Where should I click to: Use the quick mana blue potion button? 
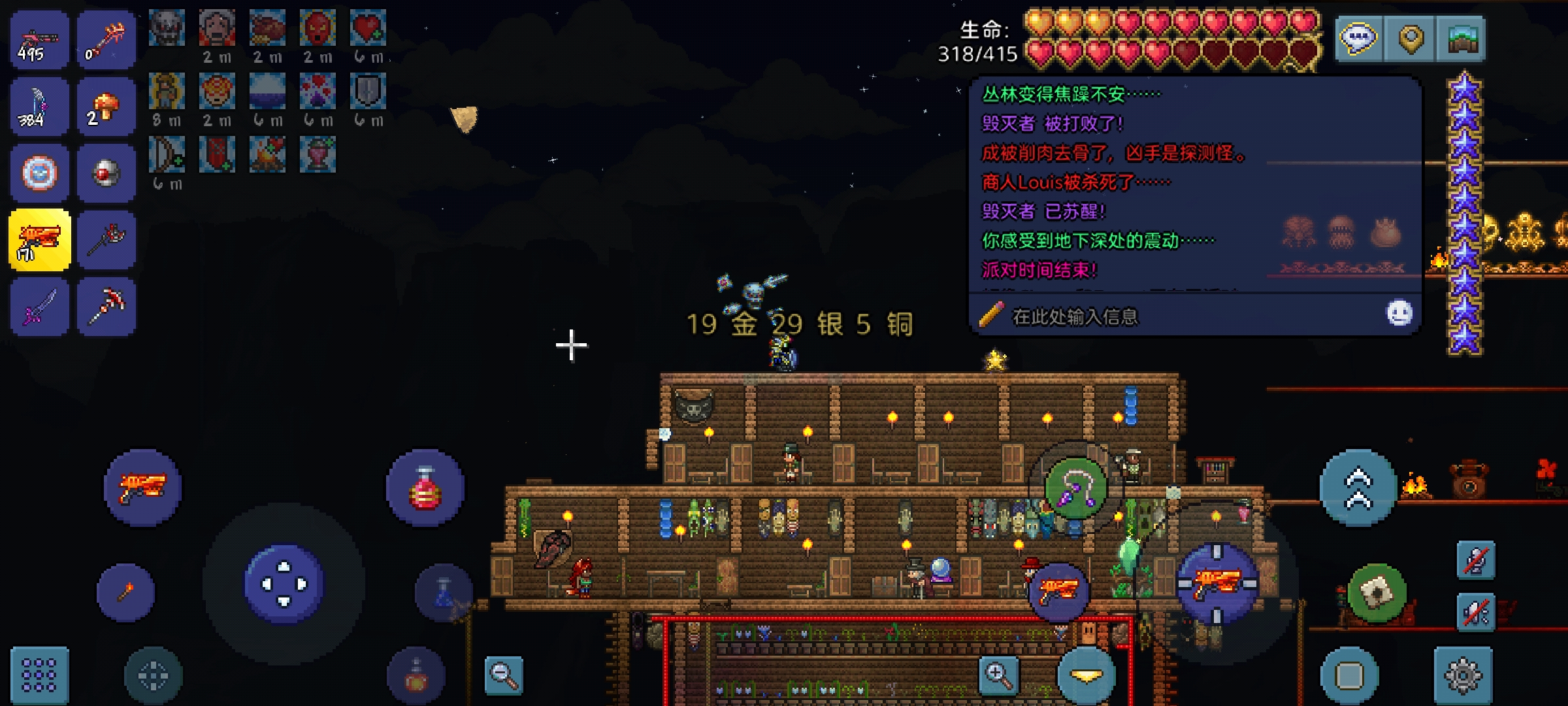tap(444, 594)
